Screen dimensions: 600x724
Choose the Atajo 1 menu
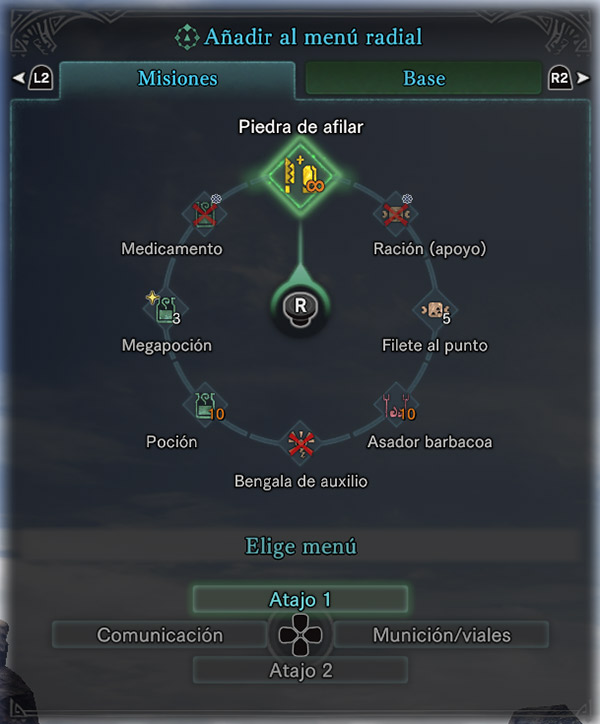(x=300, y=600)
